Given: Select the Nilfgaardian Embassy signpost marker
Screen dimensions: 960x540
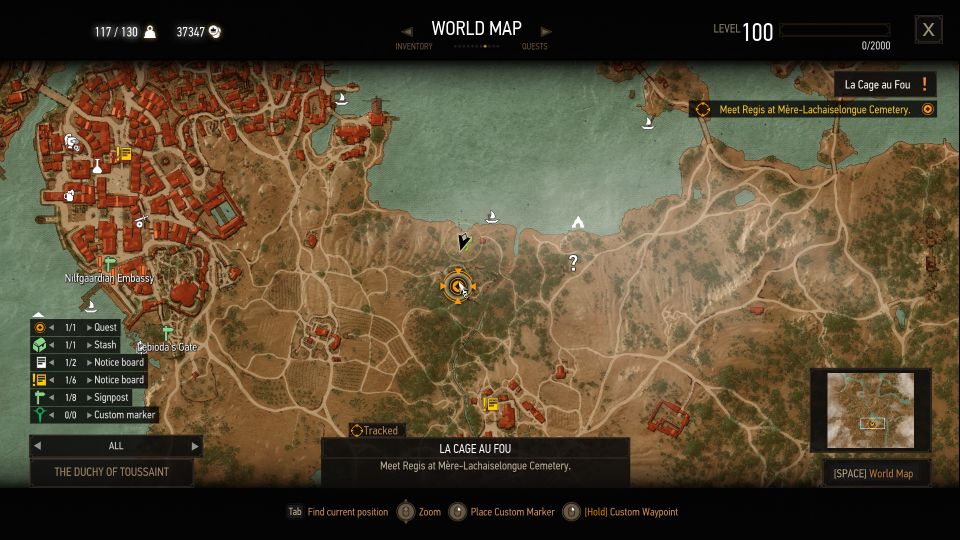Looking at the screenshot, I should click(x=108, y=264).
